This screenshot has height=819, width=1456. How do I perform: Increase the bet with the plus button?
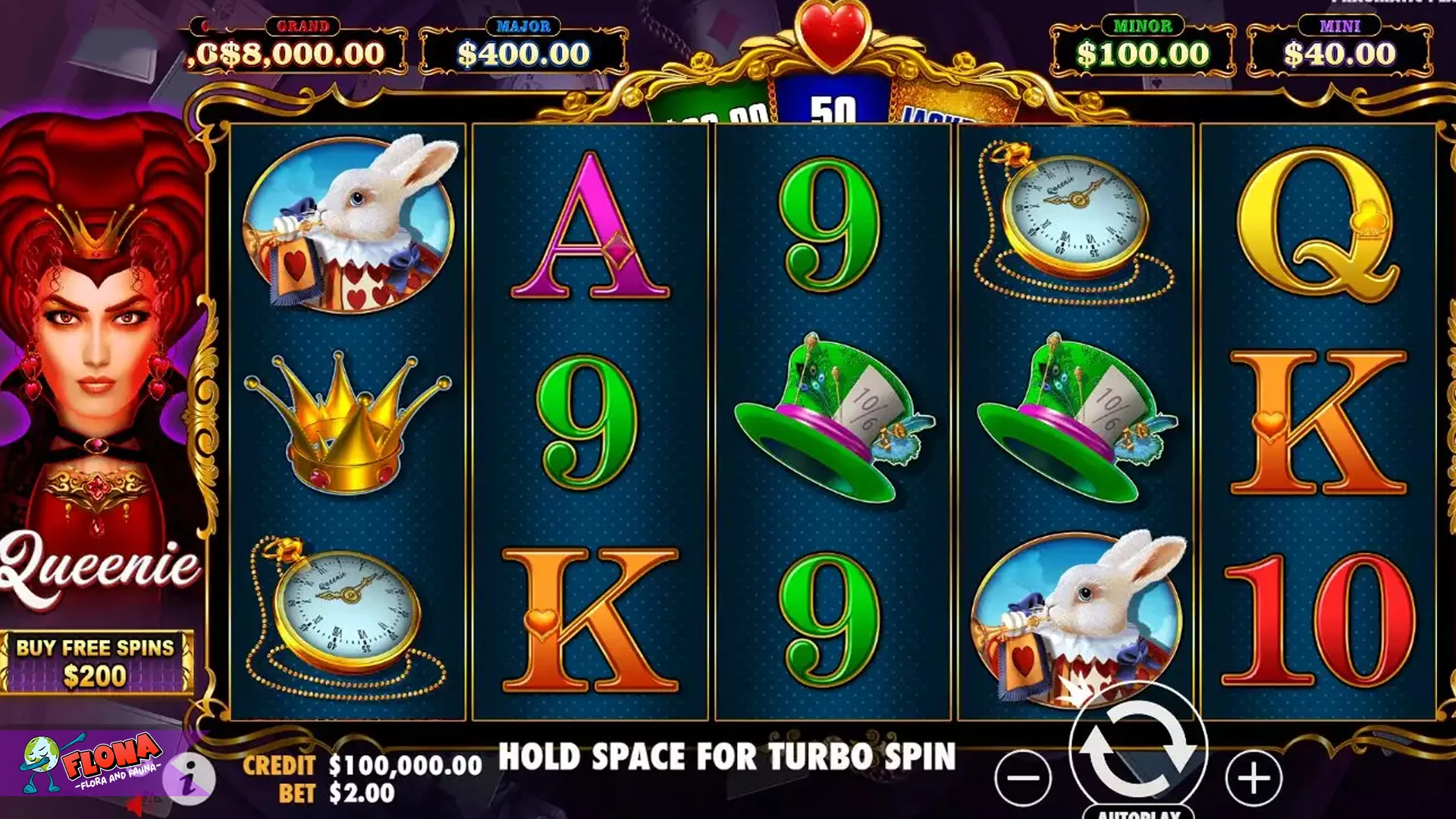[x=1254, y=777]
